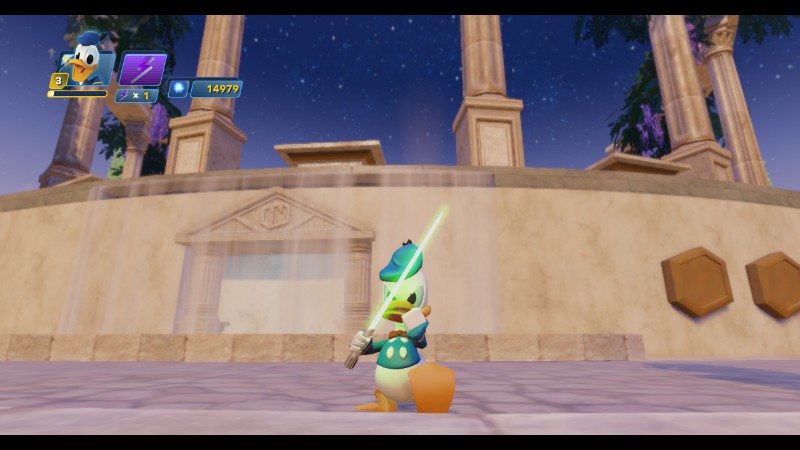Select the blue spark currency icon

click(179, 89)
